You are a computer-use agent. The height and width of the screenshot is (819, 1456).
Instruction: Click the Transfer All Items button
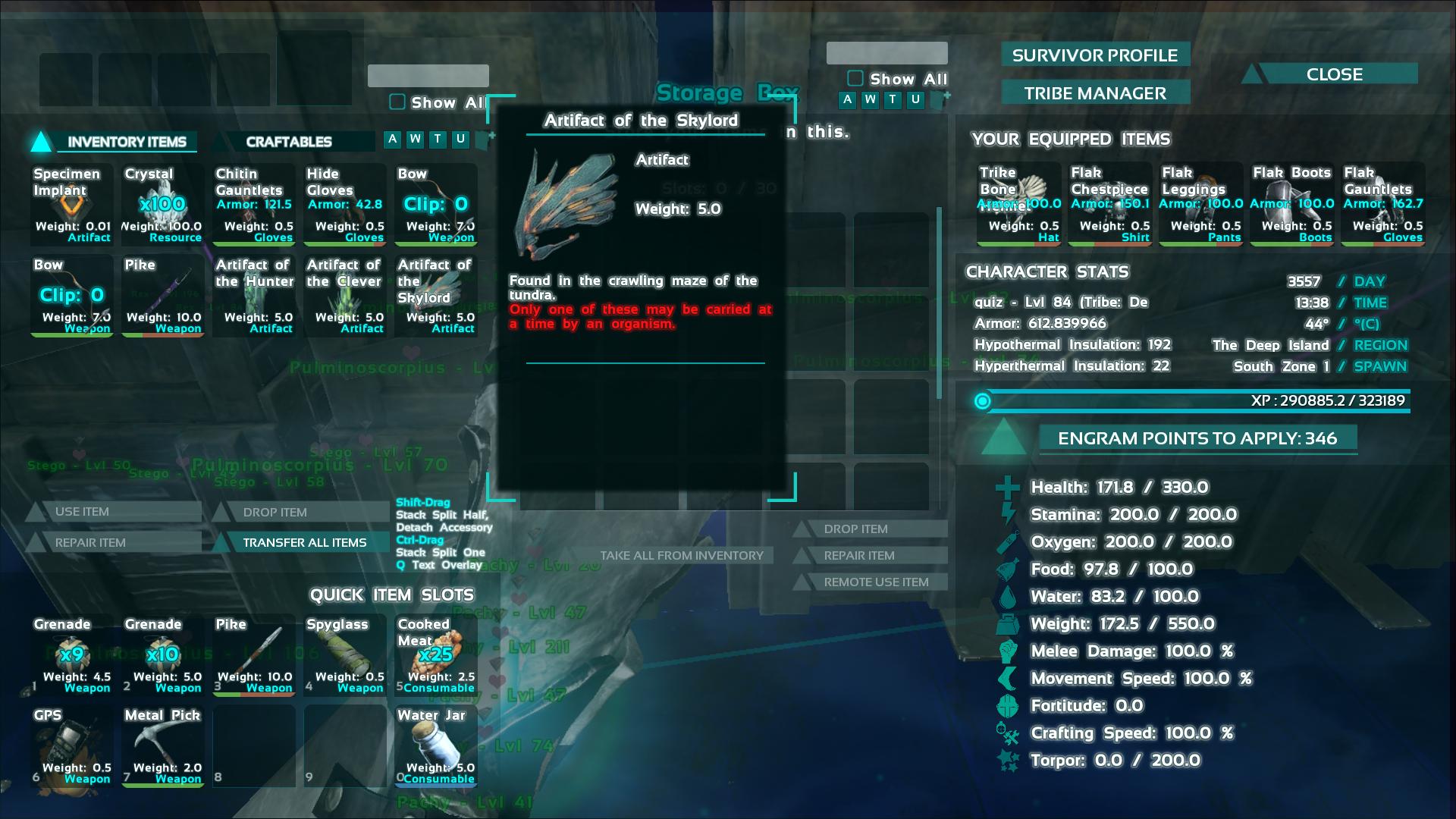coord(304,542)
